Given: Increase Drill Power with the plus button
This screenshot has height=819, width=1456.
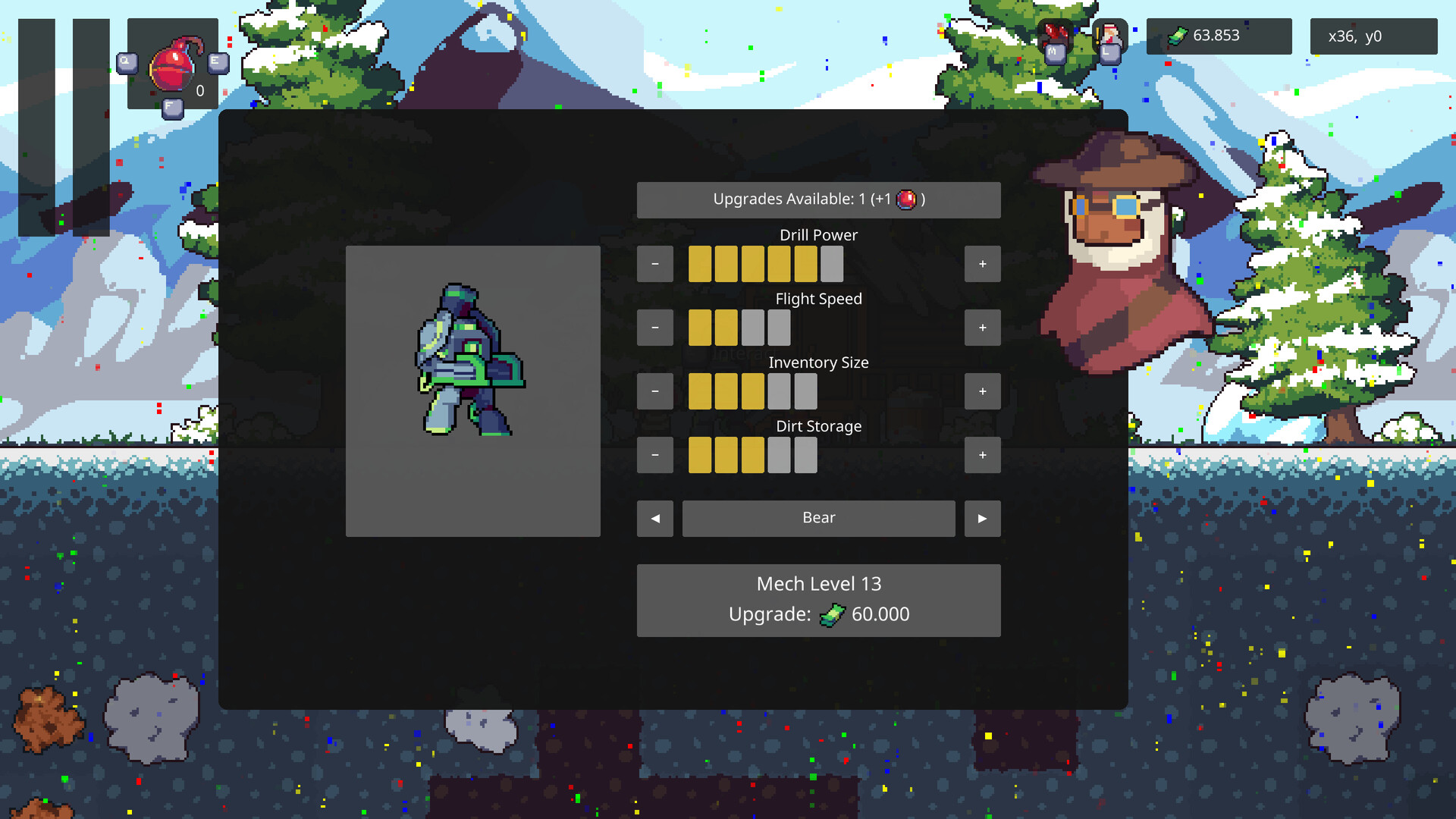Looking at the screenshot, I should tap(982, 264).
